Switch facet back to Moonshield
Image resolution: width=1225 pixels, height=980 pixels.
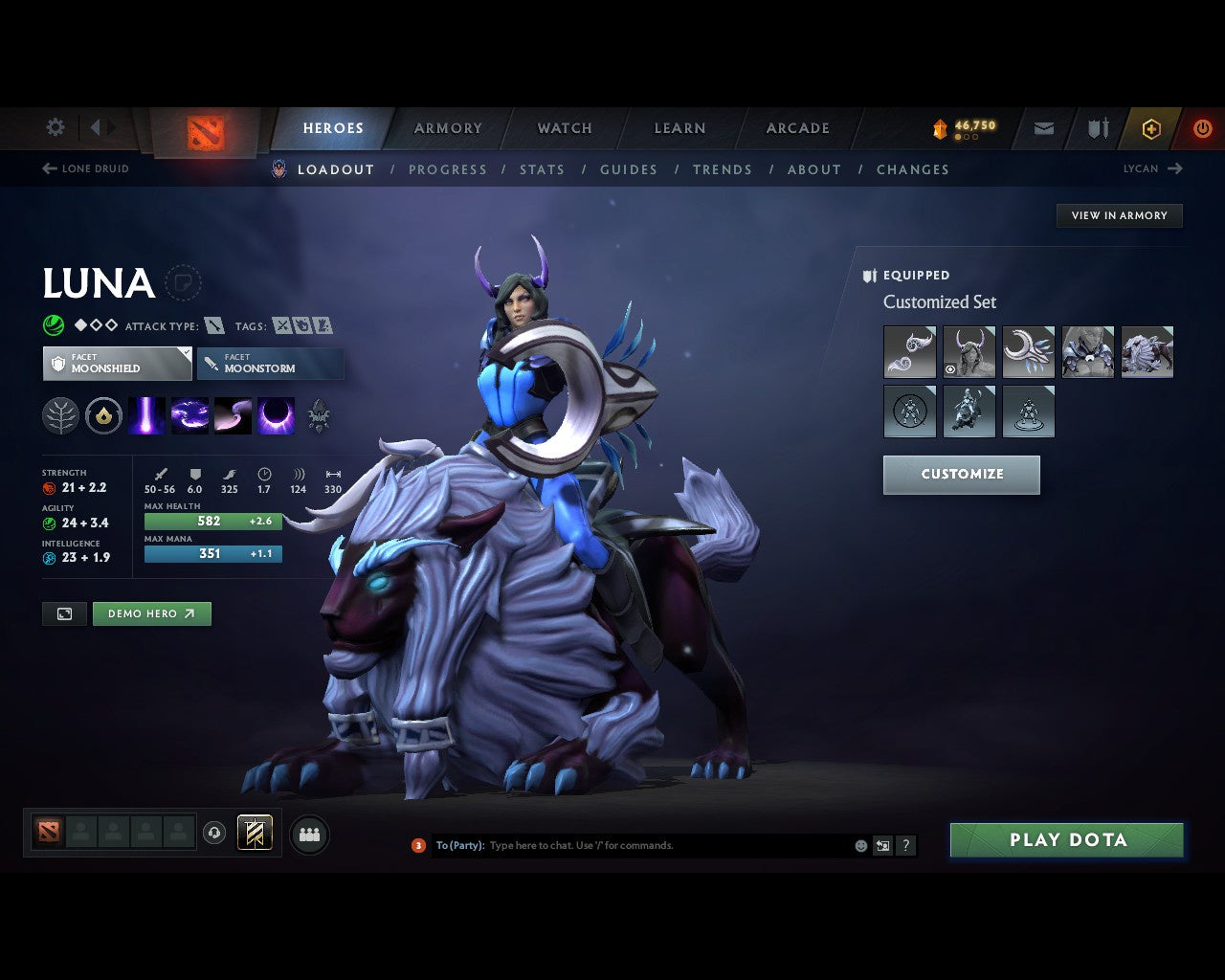point(117,364)
